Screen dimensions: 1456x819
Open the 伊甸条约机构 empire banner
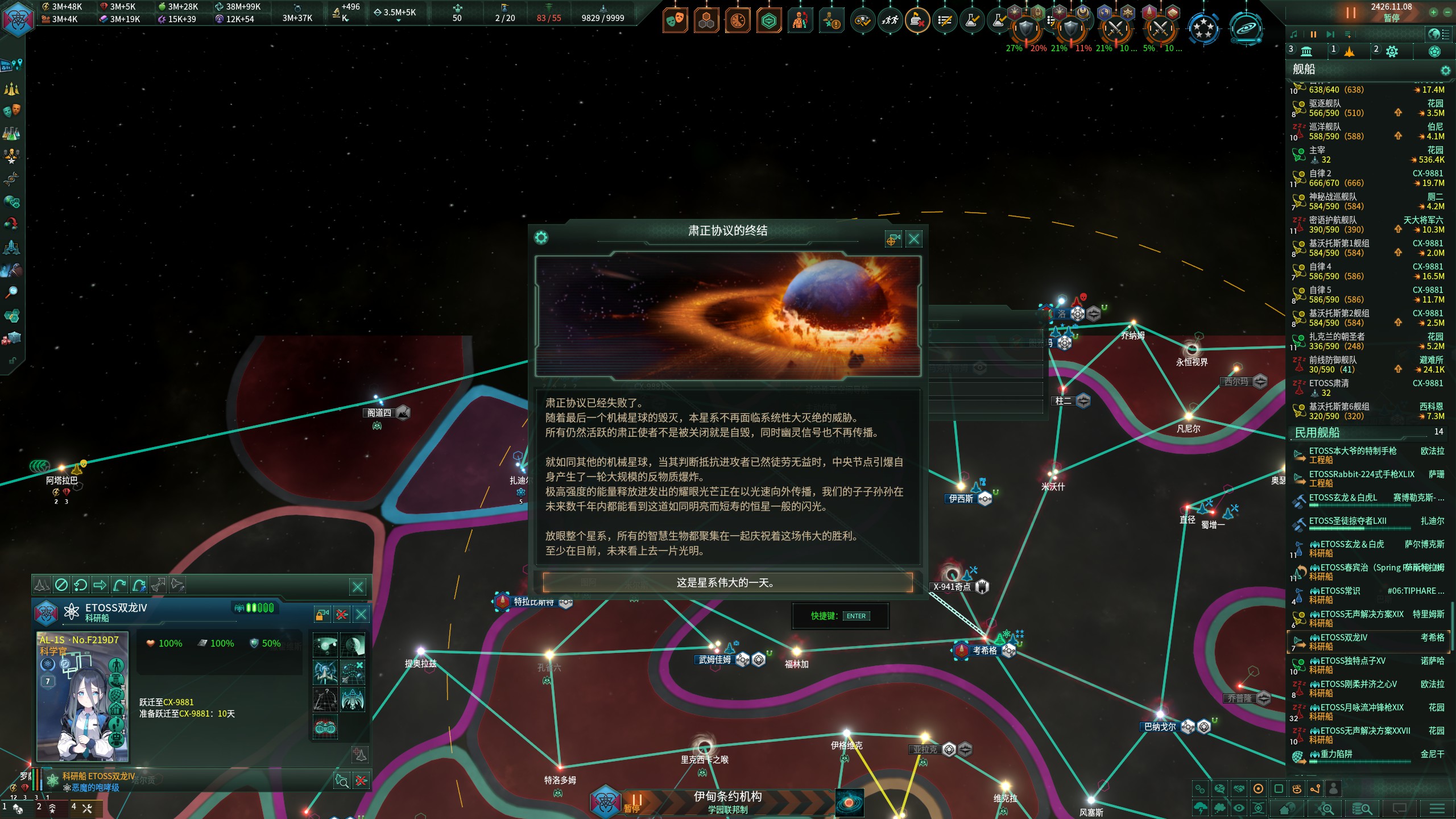pyautogui.click(x=727, y=801)
